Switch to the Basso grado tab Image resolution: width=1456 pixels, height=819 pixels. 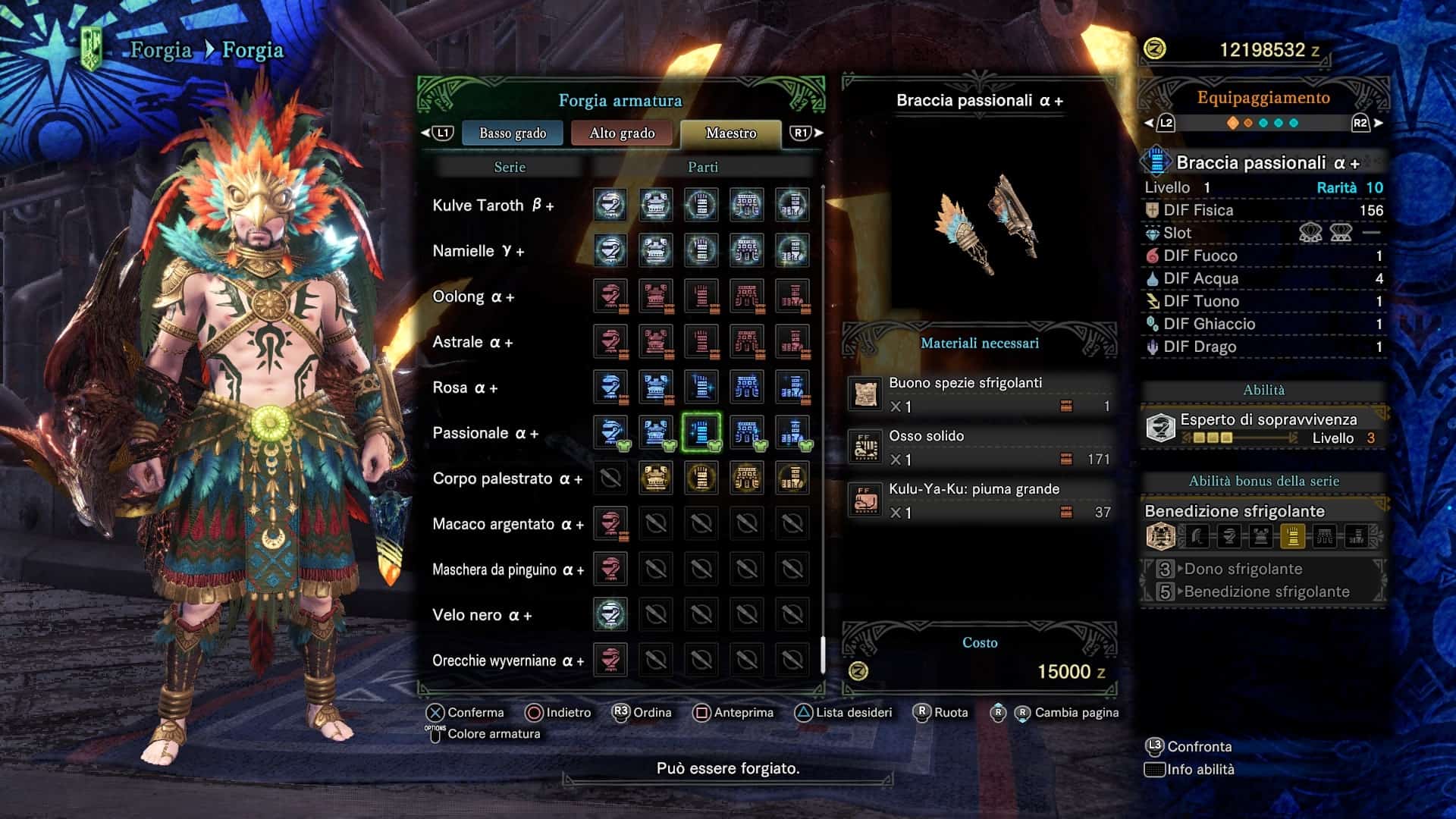tap(513, 133)
